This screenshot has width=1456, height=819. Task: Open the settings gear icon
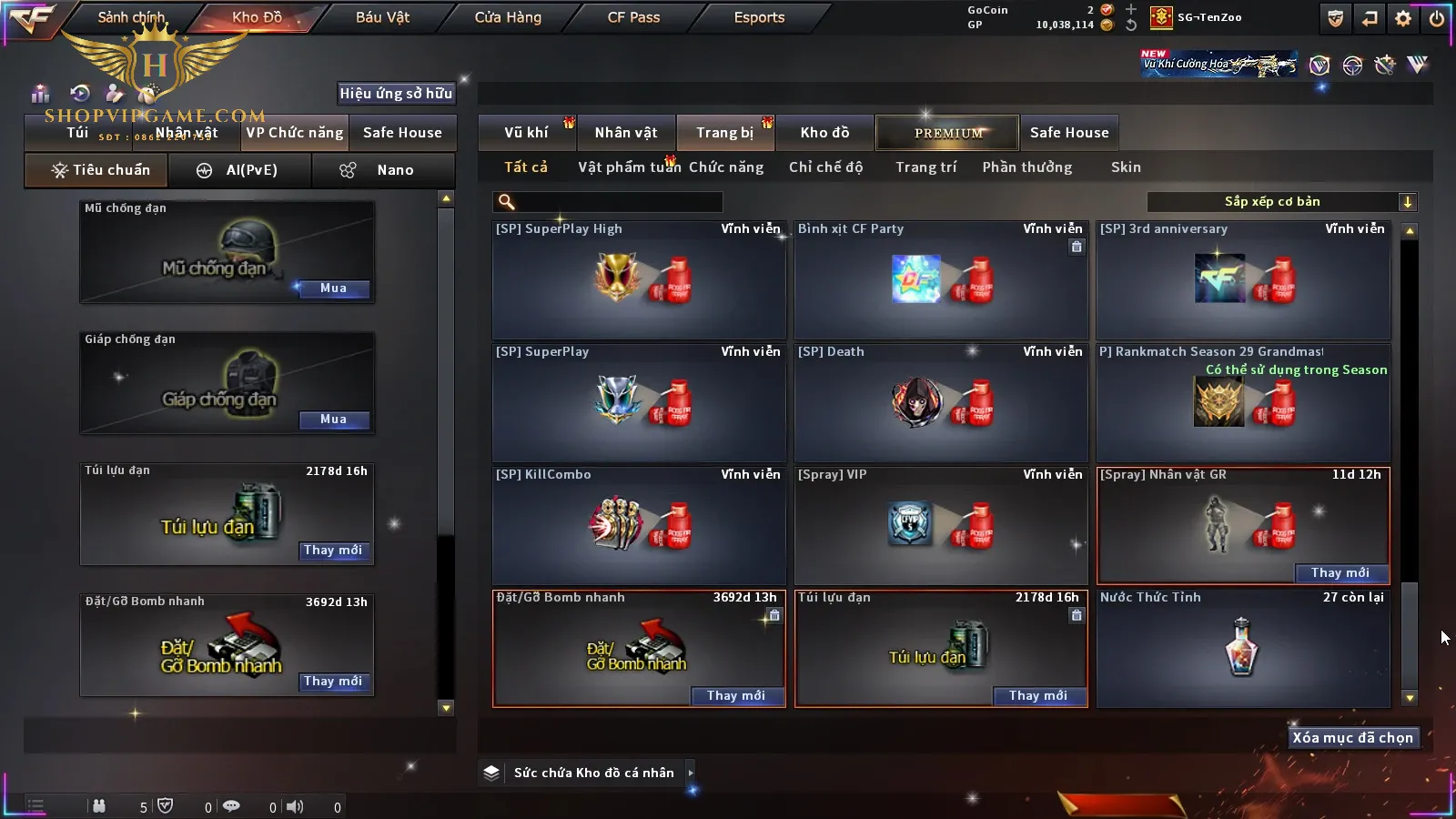[1403, 18]
